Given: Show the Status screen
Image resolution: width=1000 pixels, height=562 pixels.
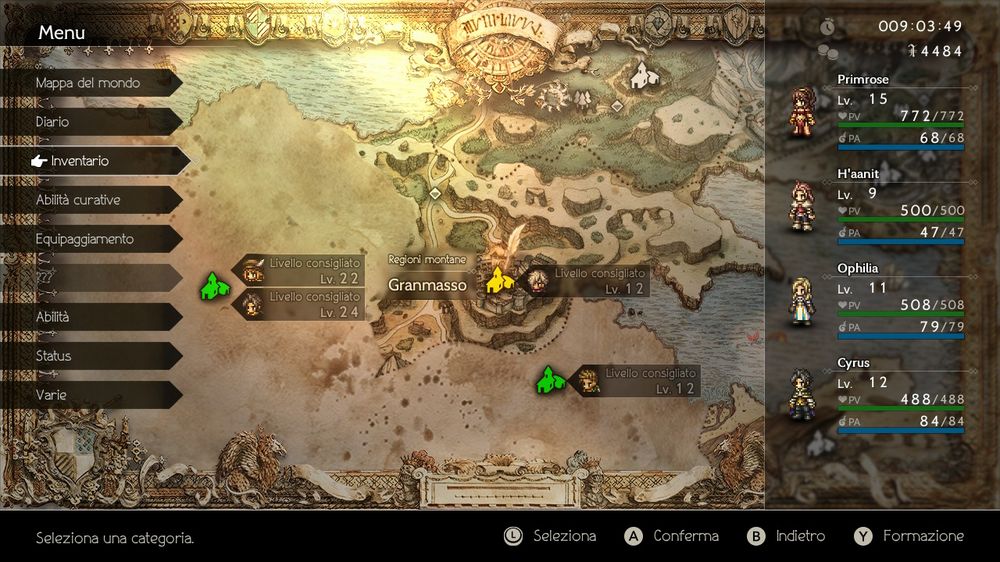Looking at the screenshot, I should 90,356.
